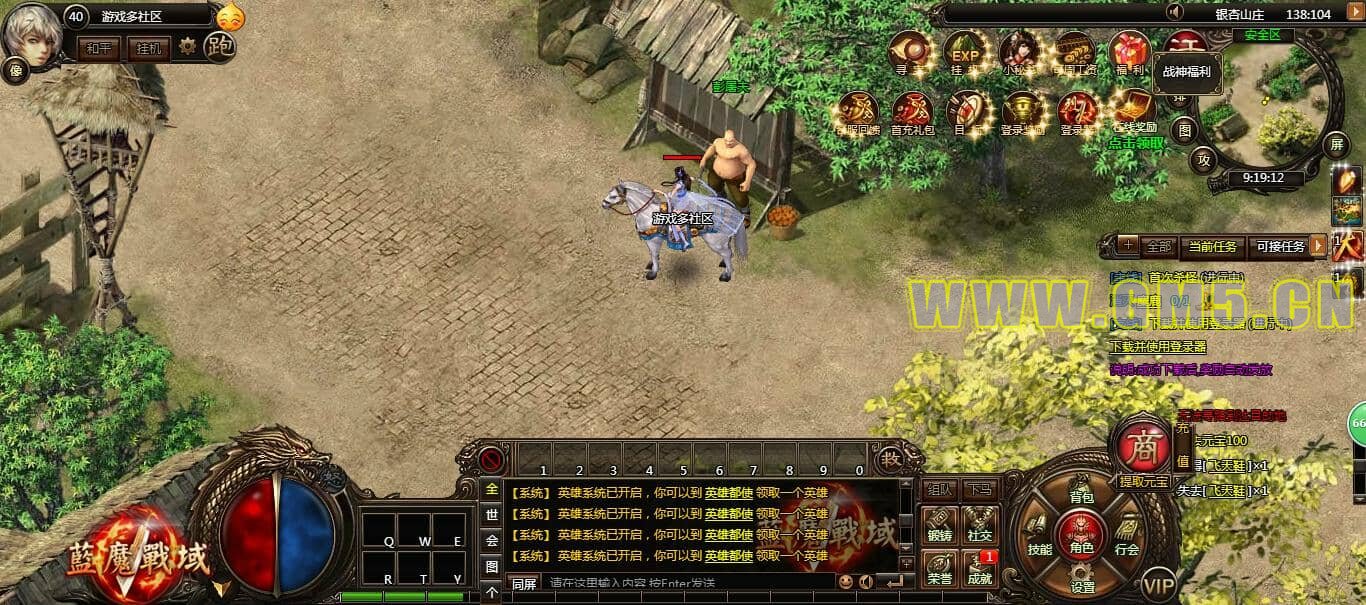Click the 英雄都使 link in chat
Viewport: 1366px width, 605px height.
coord(728,492)
